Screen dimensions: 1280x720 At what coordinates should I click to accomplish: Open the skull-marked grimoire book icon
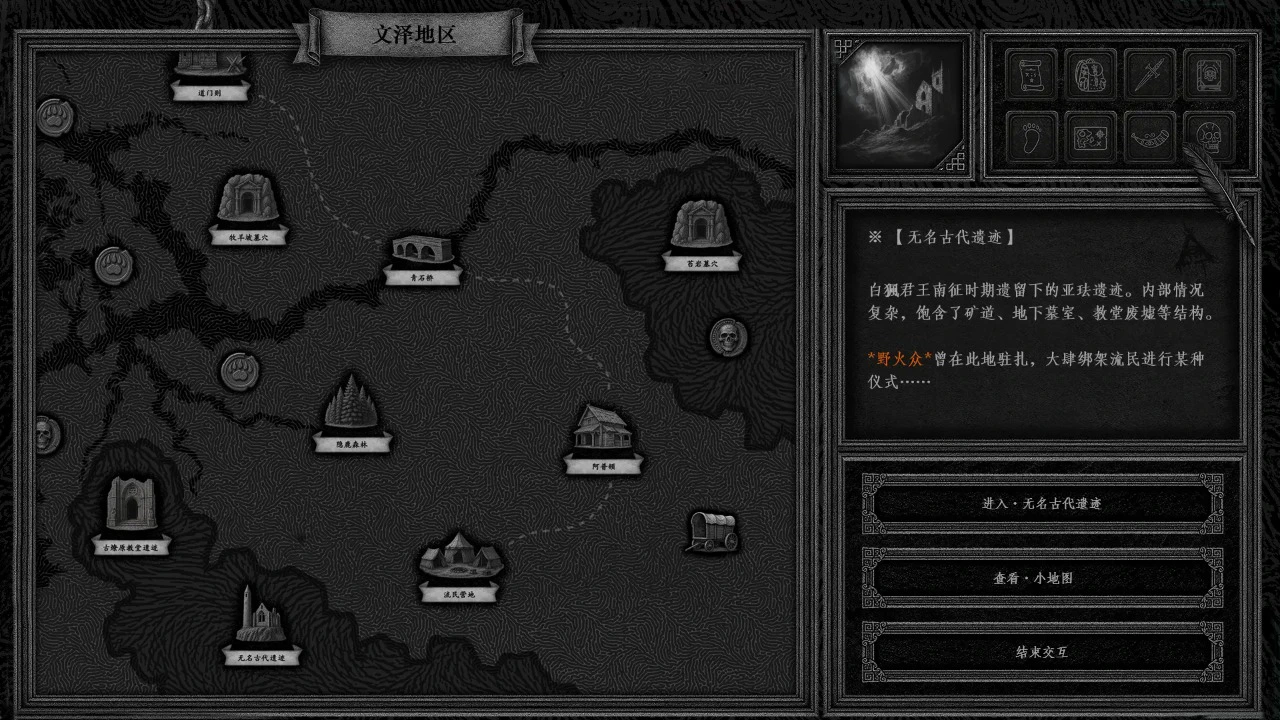point(1207,75)
